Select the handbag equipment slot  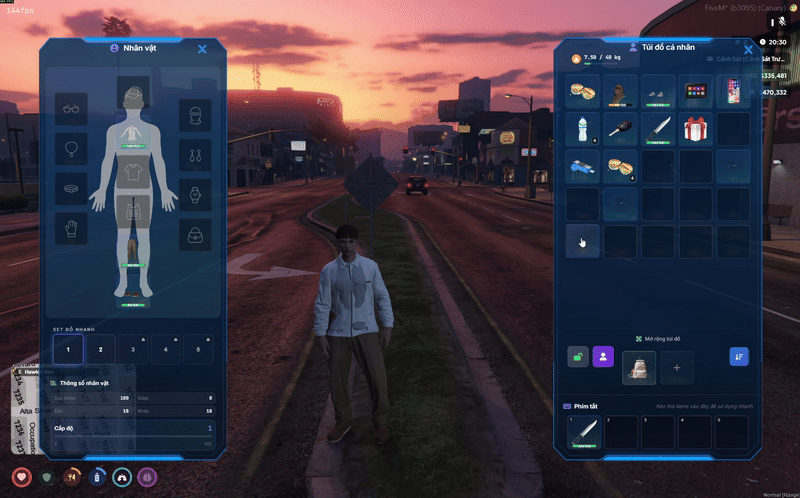pos(196,234)
